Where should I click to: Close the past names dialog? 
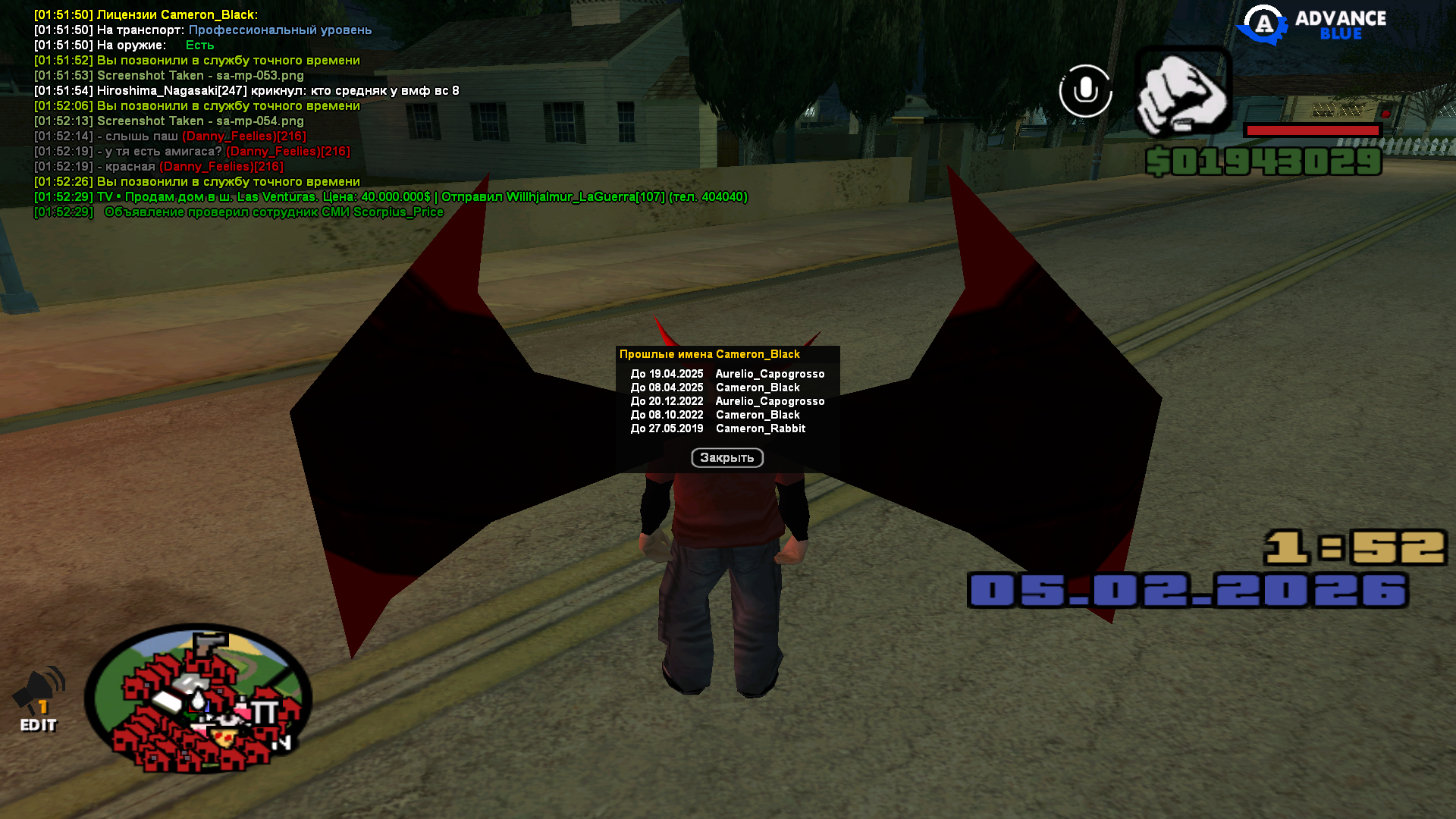726,458
